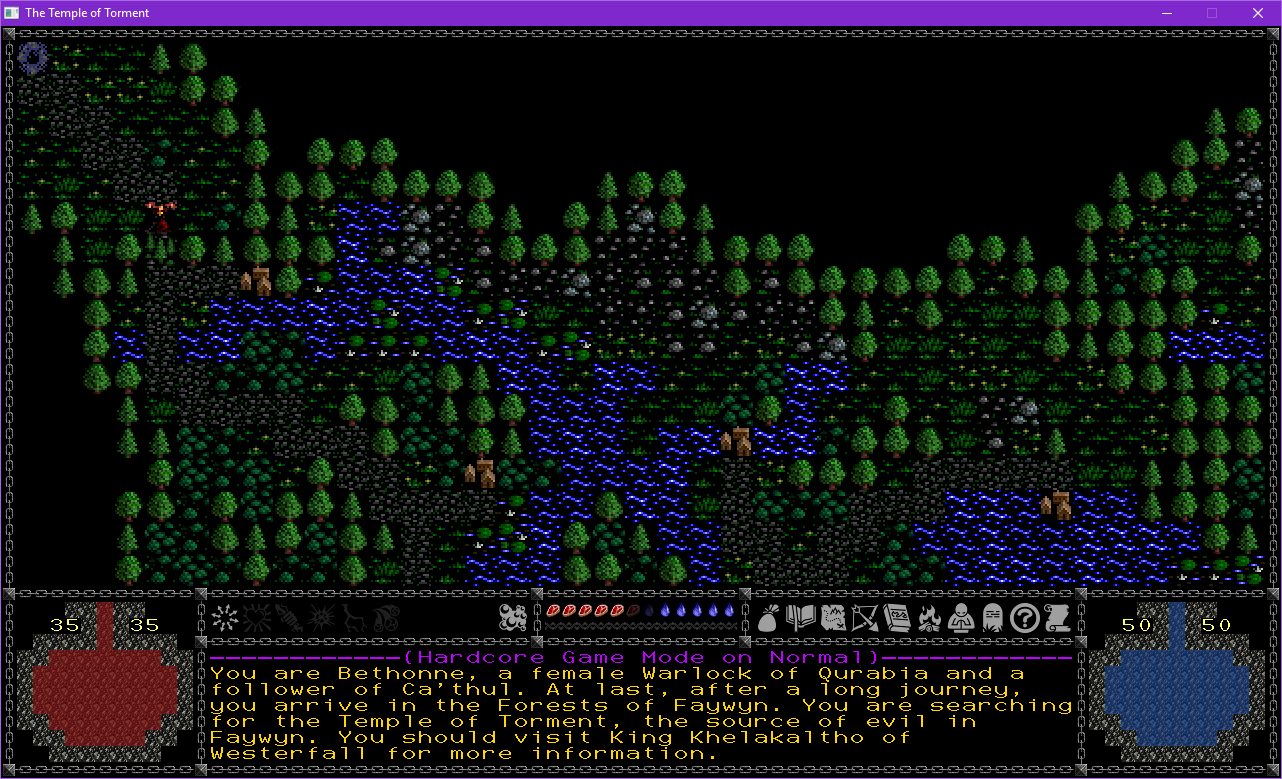Click the last blue thirst droplet
This screenshot has height=779, width=1282.
729,610
